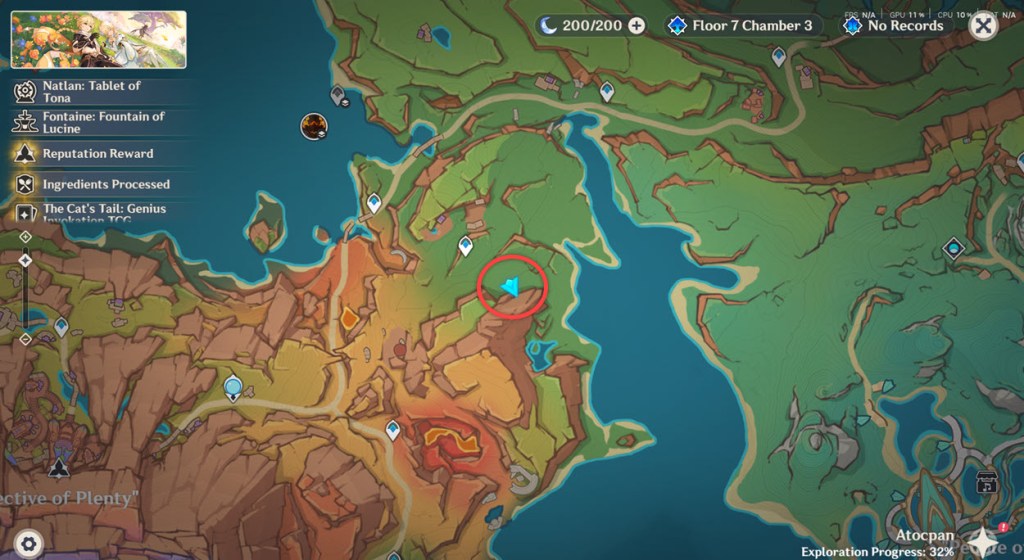Select the music shop map marker
1024x560 pixels.
985,484
